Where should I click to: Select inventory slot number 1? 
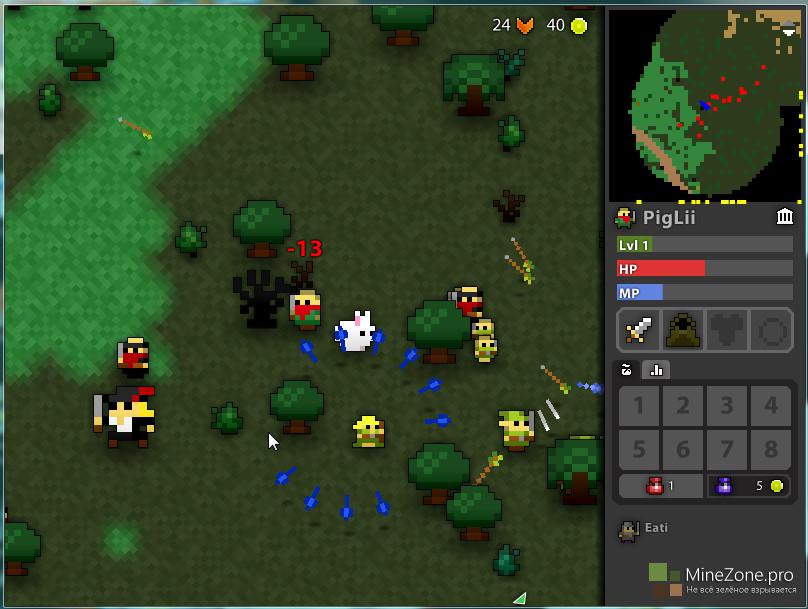click(639, 406)
